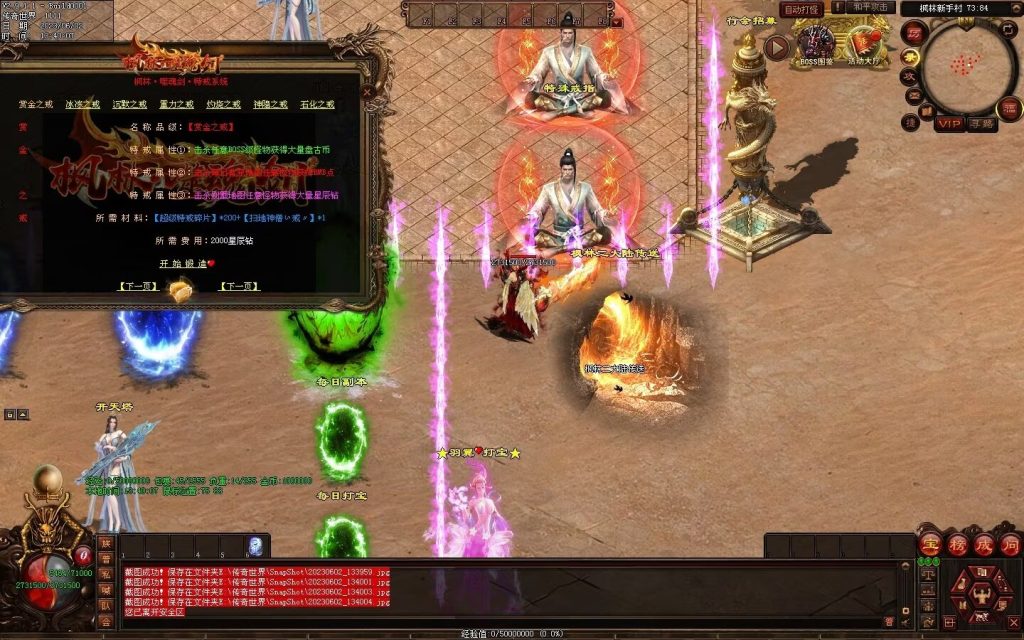Click the gold ingot icon in the panel

(x=180, y=288)
